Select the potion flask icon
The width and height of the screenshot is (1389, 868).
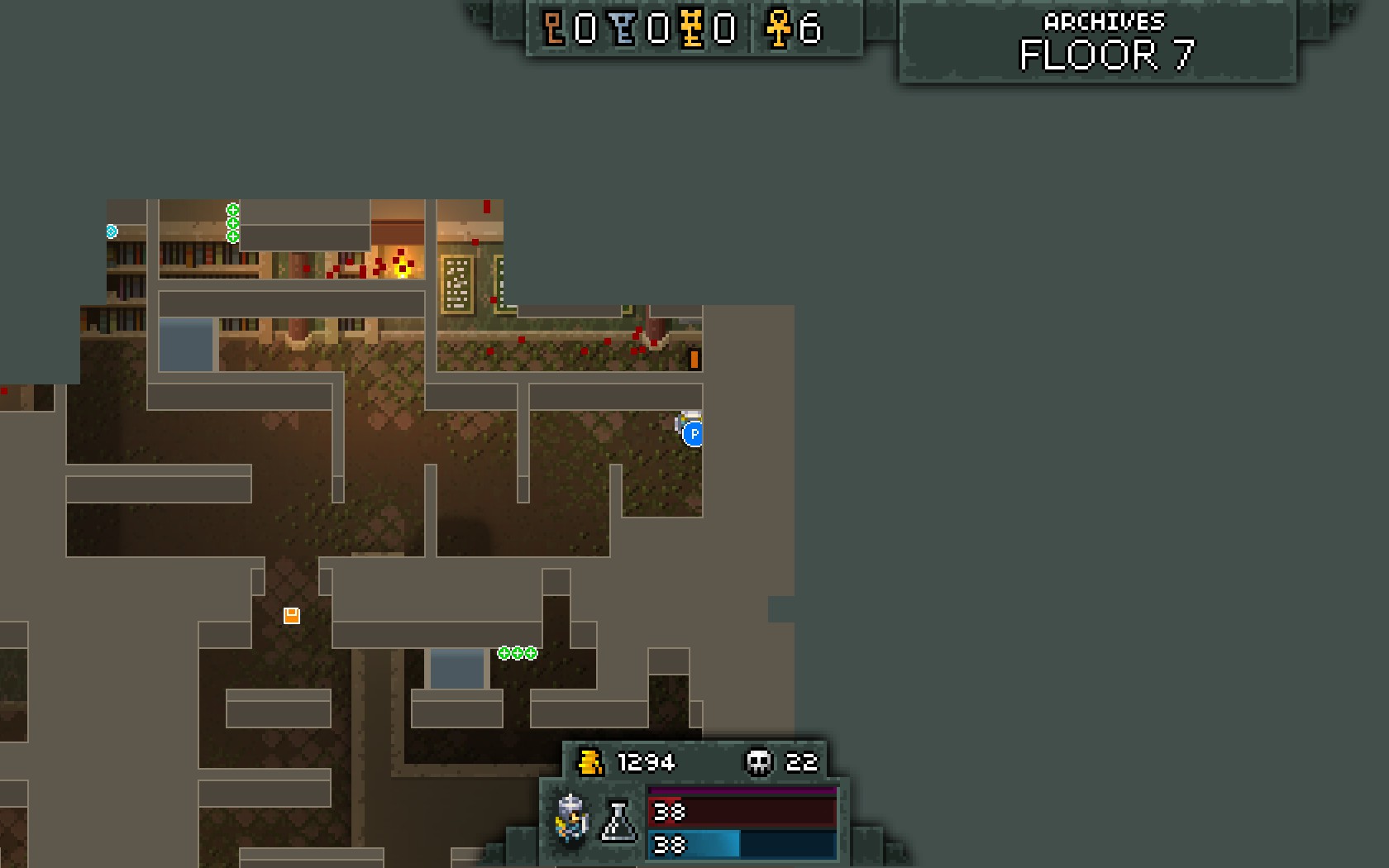pos(618,821)
